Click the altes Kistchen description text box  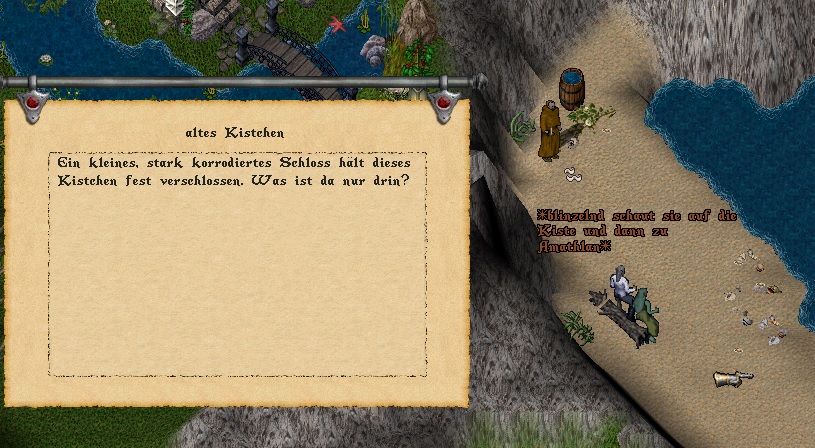coord(237,264)
